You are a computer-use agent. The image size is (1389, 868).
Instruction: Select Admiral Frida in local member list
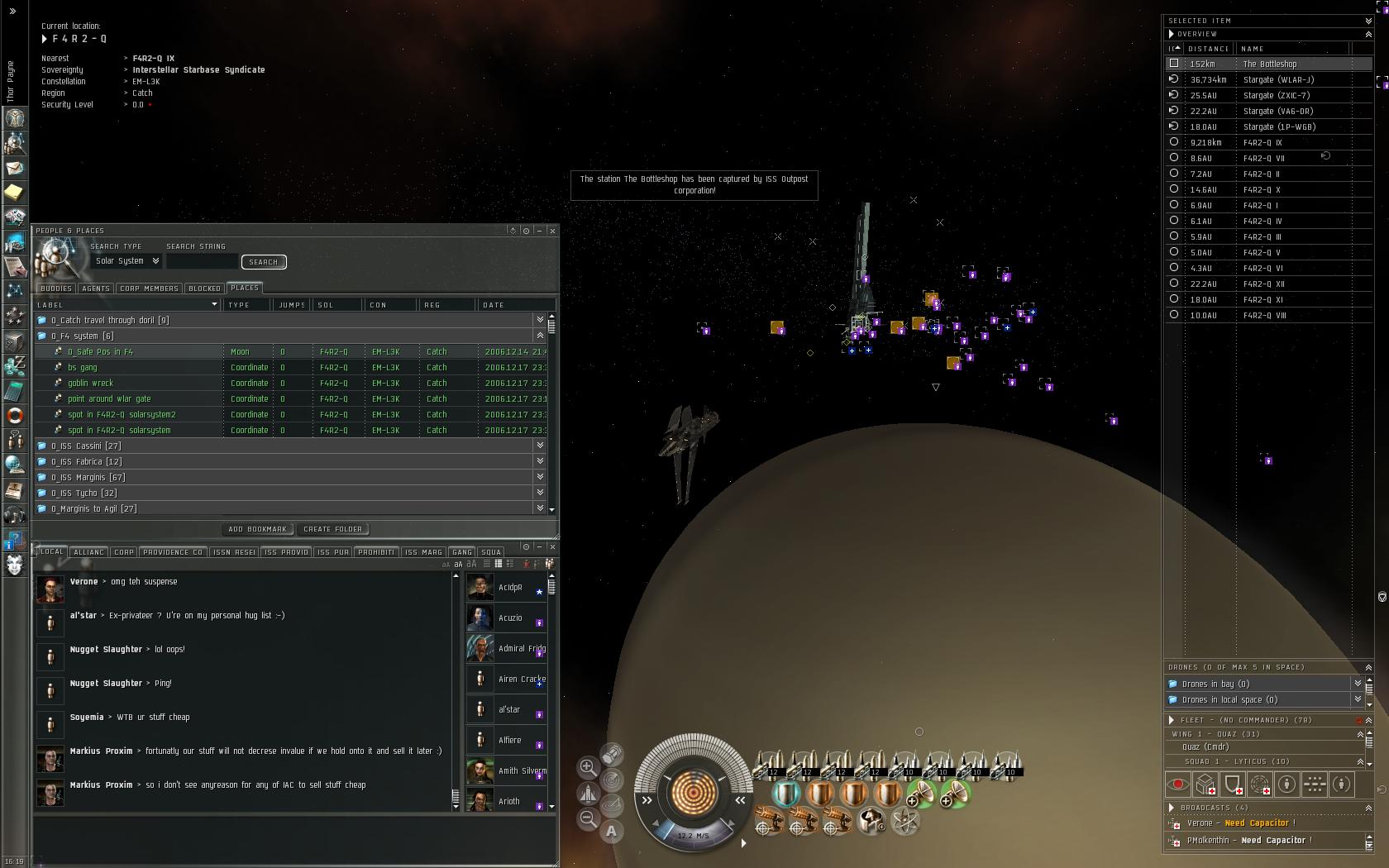(x=521, y=649)
